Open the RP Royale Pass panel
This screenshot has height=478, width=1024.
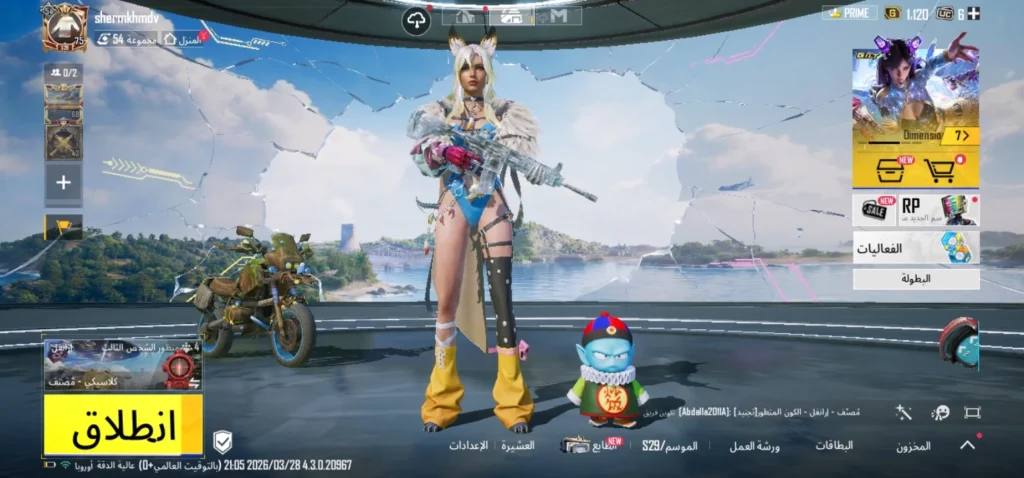[x=939, y=209]
